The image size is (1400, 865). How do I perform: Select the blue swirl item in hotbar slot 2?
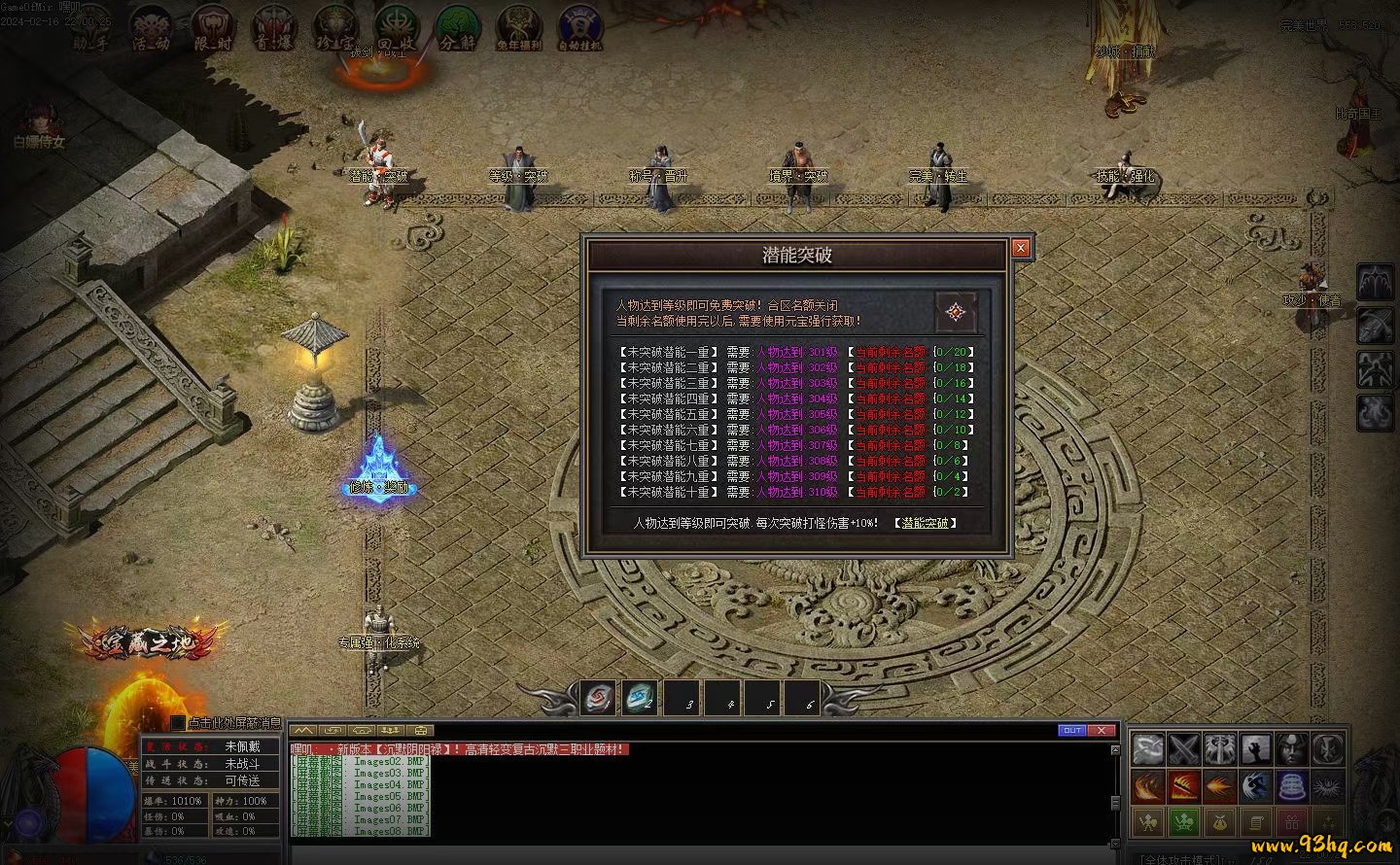pos(639,698)
